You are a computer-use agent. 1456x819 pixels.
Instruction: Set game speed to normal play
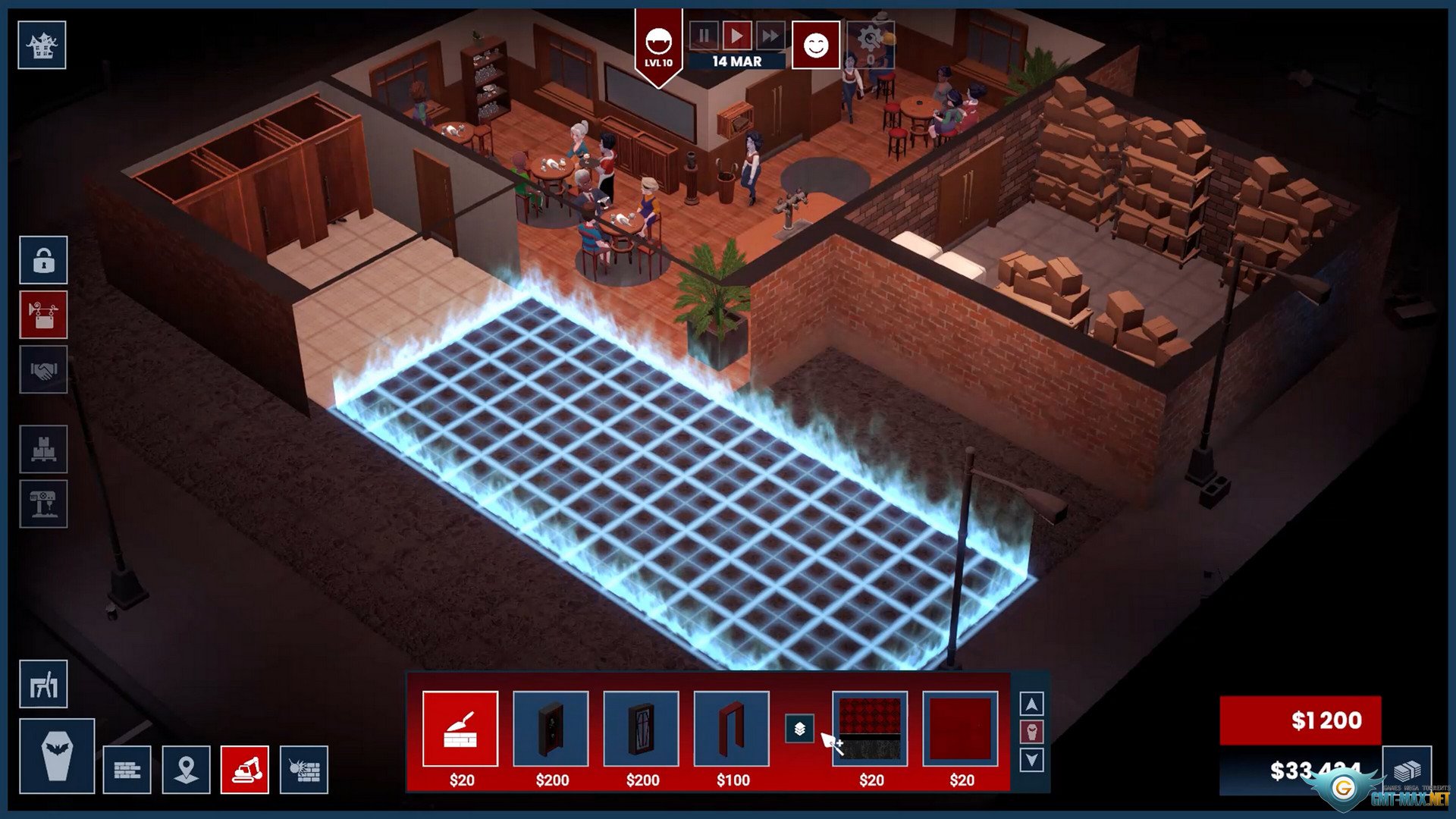tap(736, 36)
